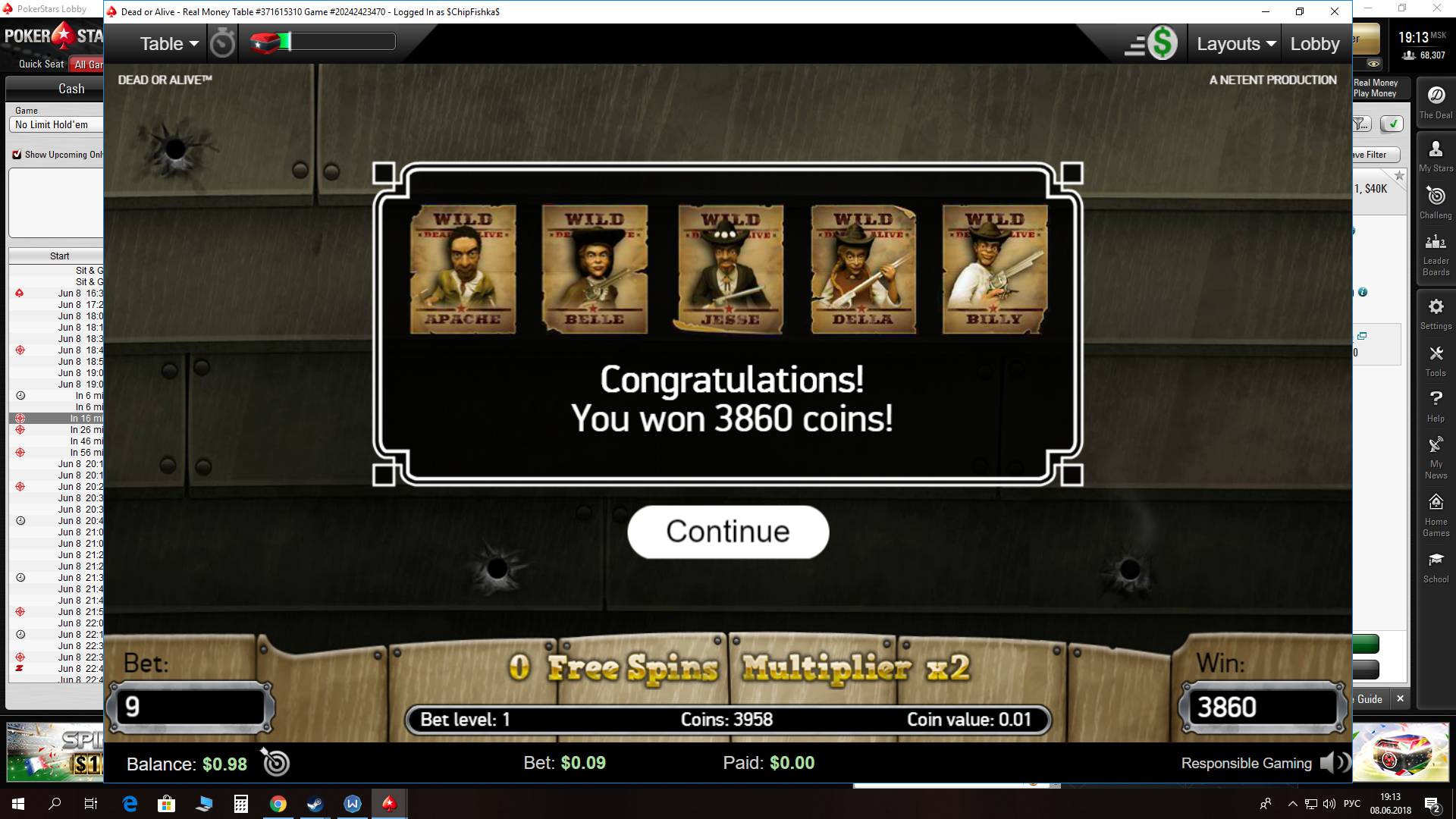Open the School sidebar item
Screen dimensions: 1456x819
click(1436, 567)
